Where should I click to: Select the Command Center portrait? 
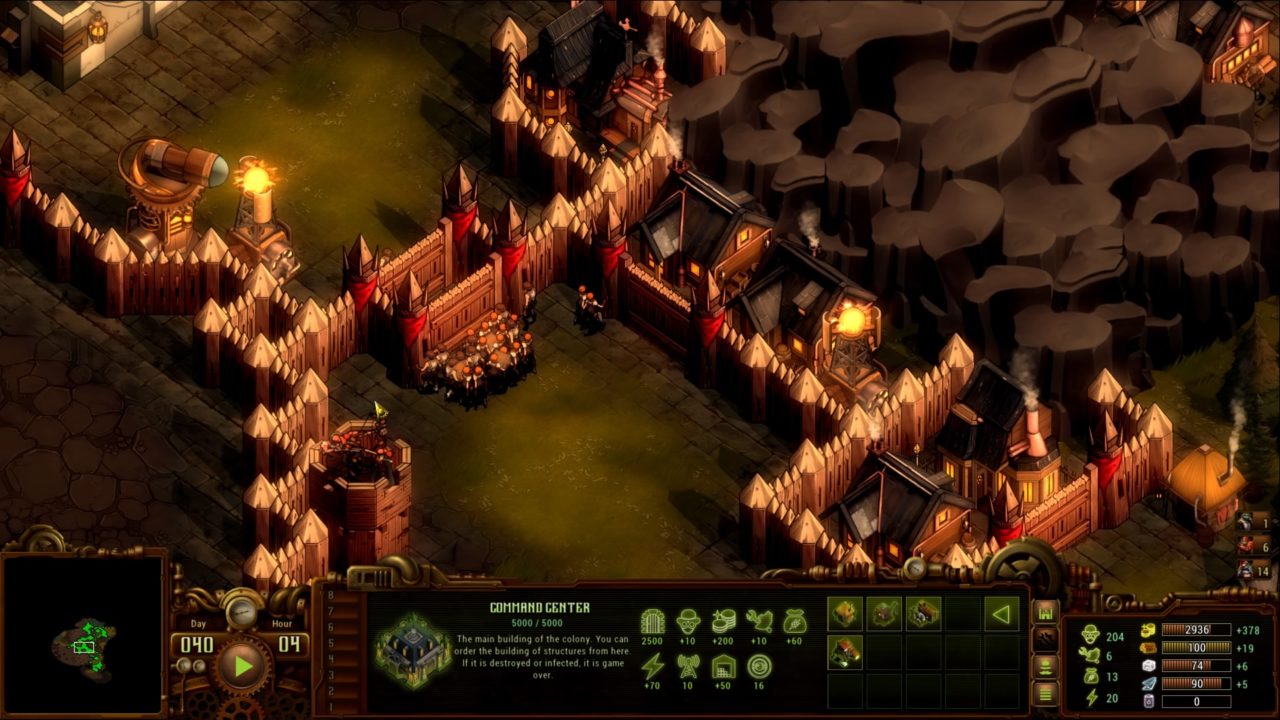[408, 651]
